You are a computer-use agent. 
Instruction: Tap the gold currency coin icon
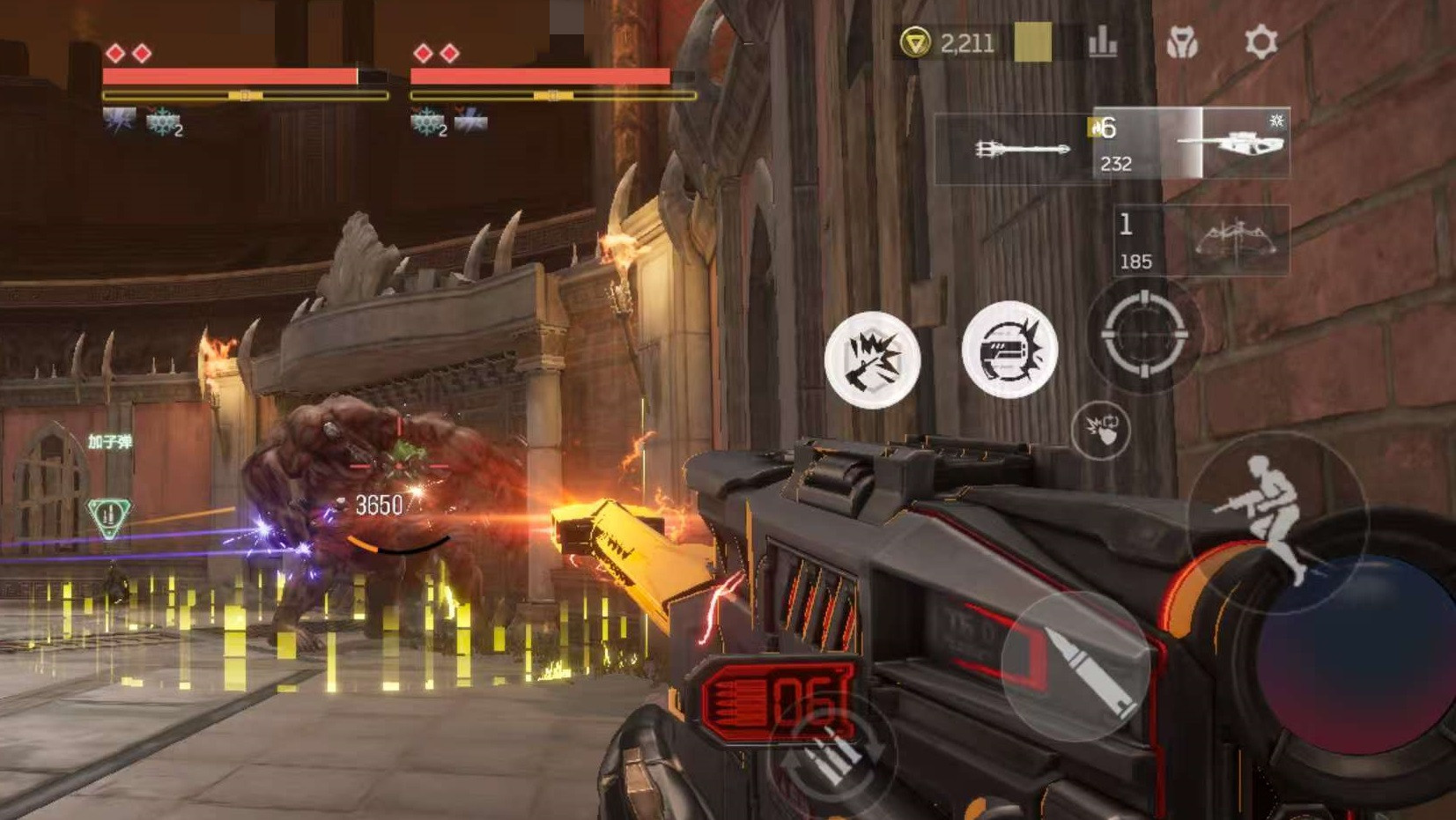click(915, 42)
